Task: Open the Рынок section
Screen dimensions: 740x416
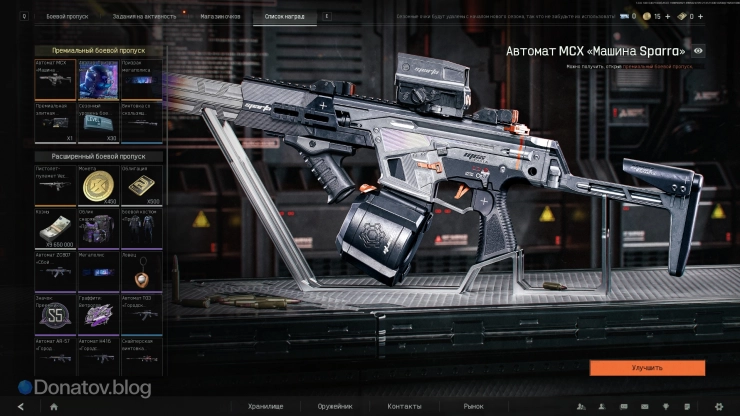Action: coord(472,407)
